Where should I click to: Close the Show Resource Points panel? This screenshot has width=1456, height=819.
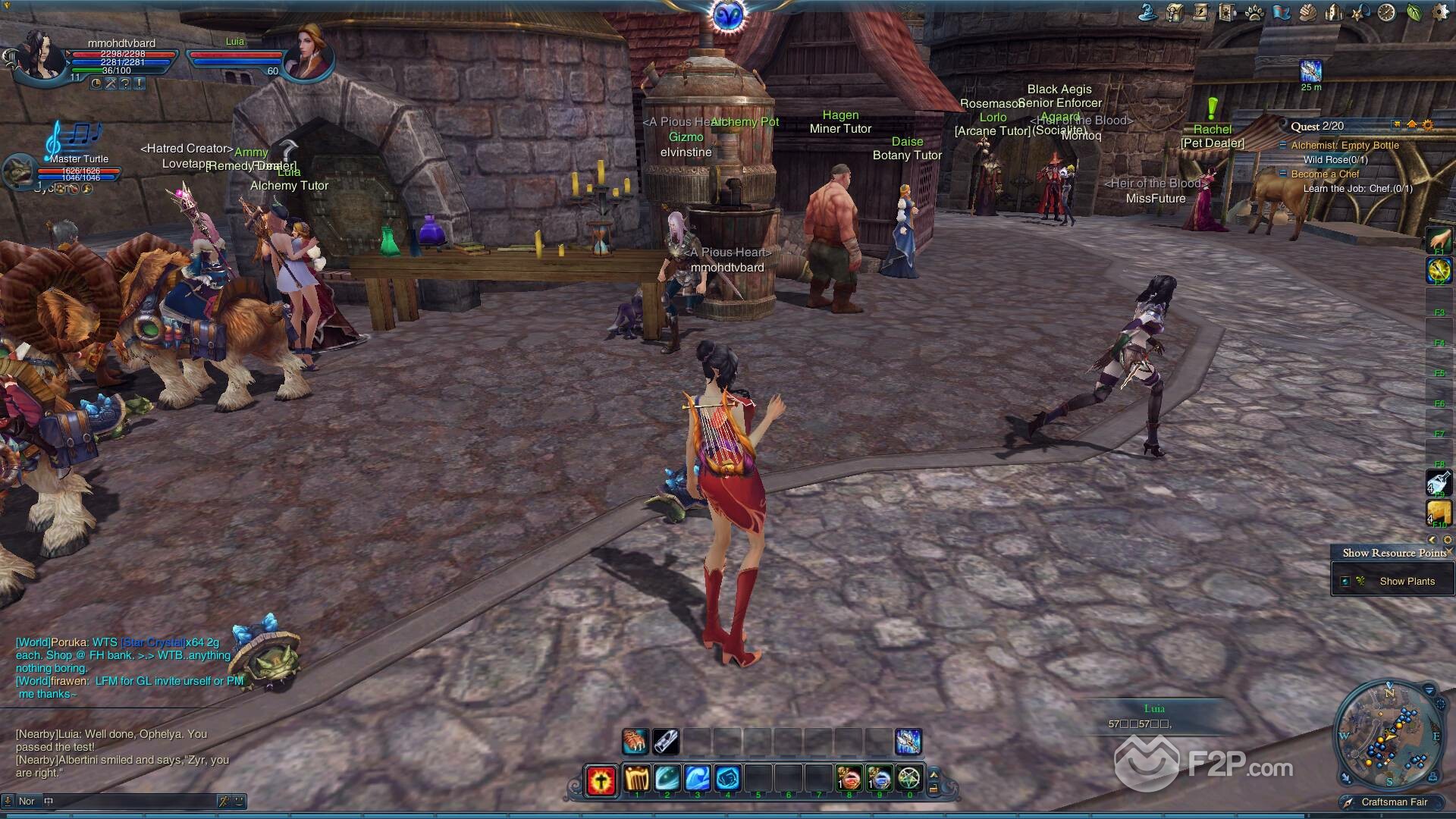[x=1448, y=551]
